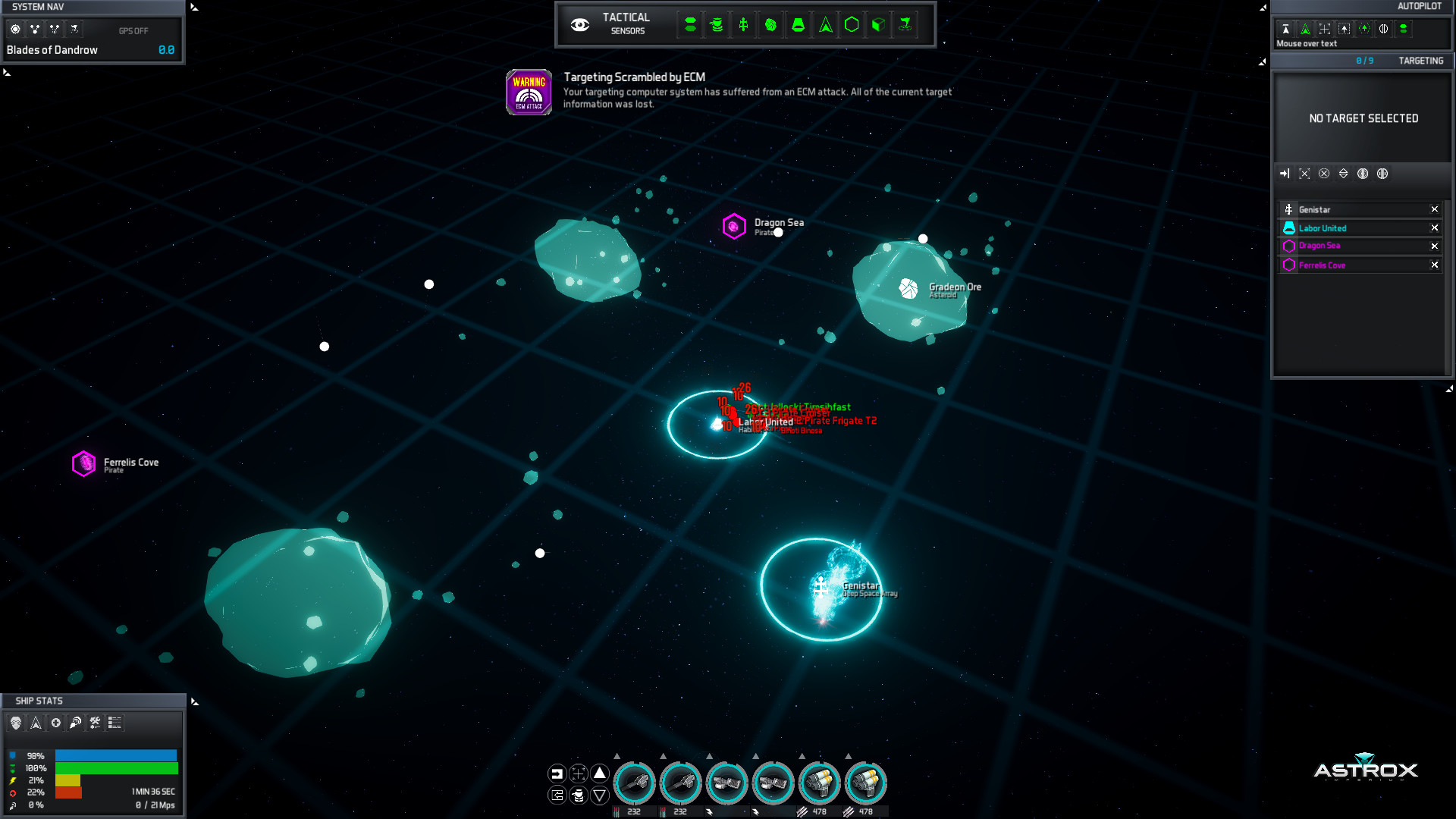The width and height of the screenshot is (1456, 819).
Task: Toggle the eye icon in Tactical Sensors
Action: tap(580, 25)
